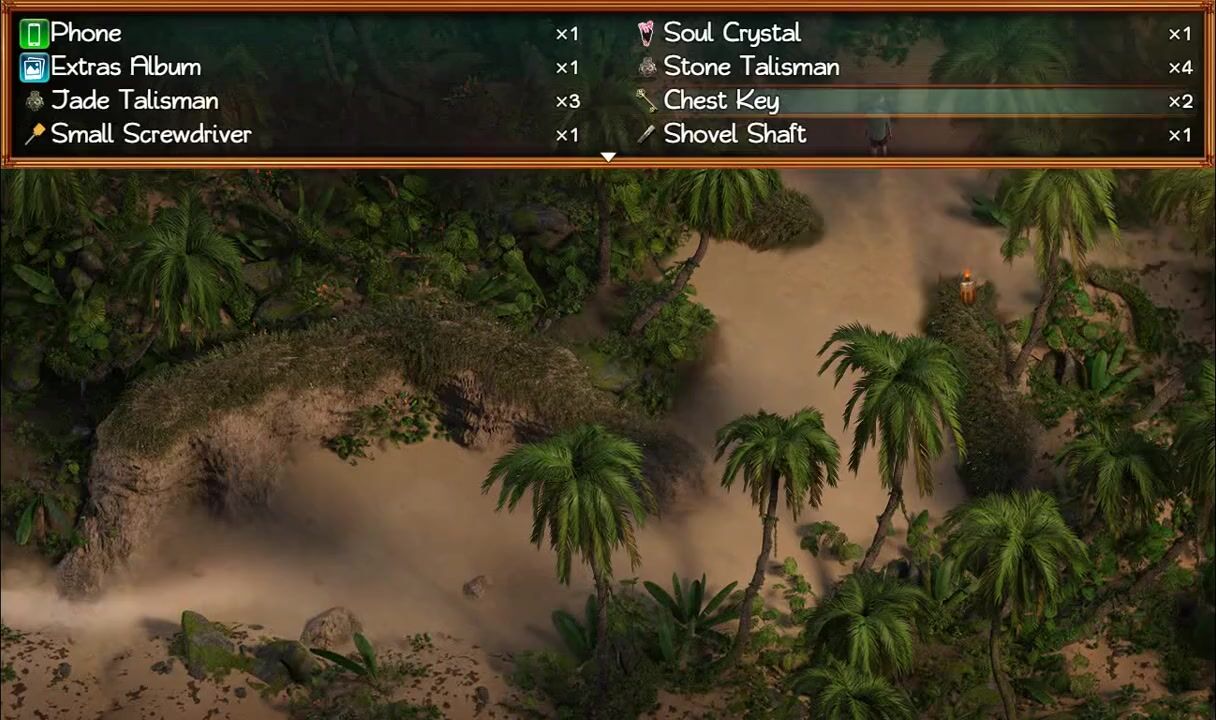The image size is (1216, 720).
Task: Pick the Small Screwdriver item
Action: point(150,134)
